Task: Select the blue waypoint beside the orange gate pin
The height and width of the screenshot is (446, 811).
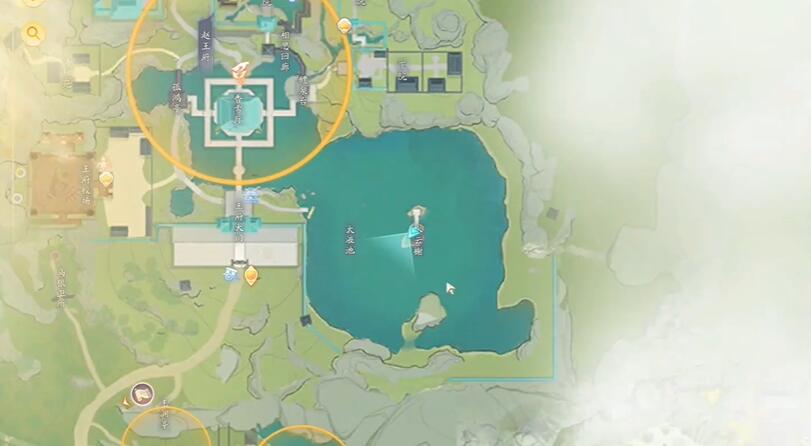Action: (x=232, y=272)
